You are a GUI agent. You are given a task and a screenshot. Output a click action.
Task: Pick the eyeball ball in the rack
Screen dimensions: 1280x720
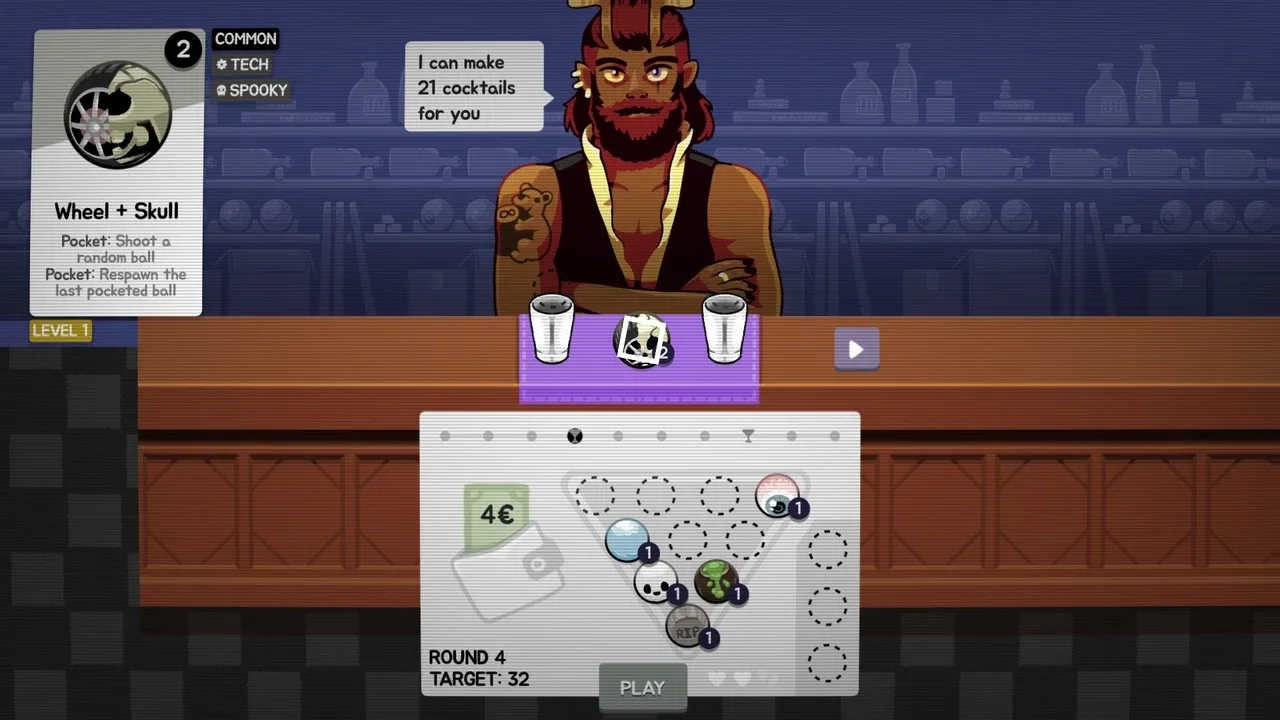(777, 495)
